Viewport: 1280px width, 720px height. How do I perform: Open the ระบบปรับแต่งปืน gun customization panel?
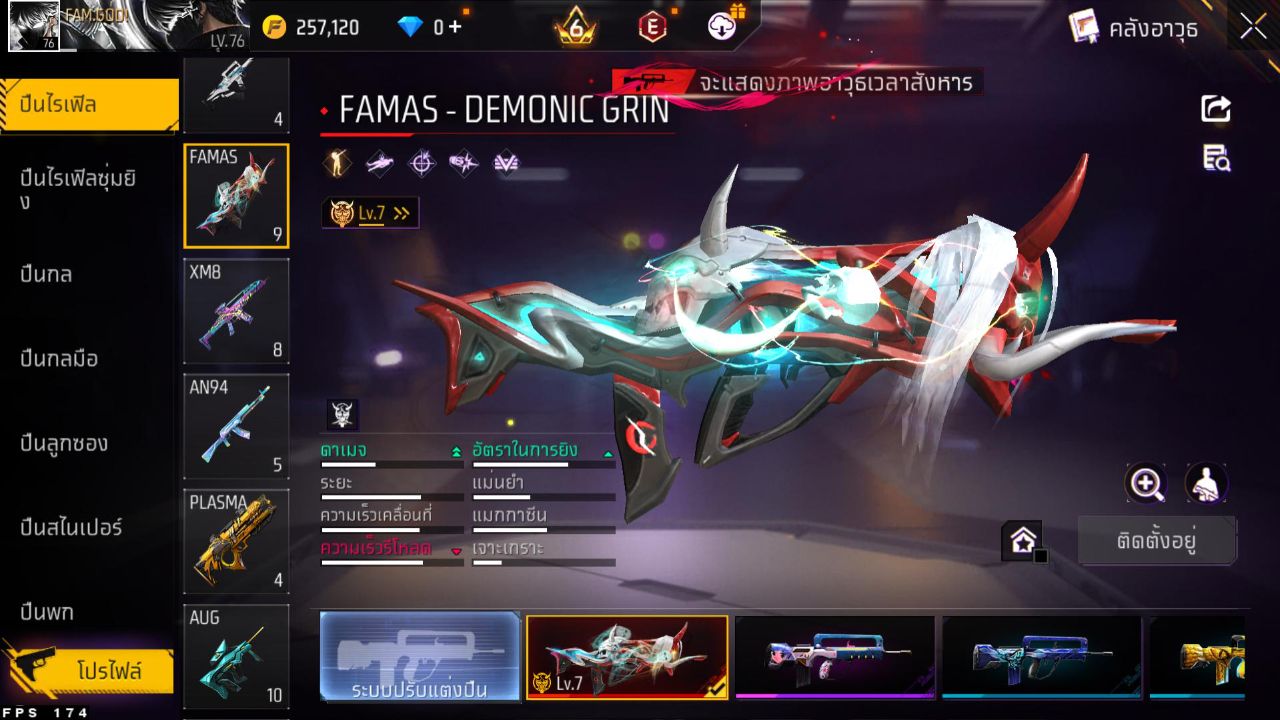point(420,656)
